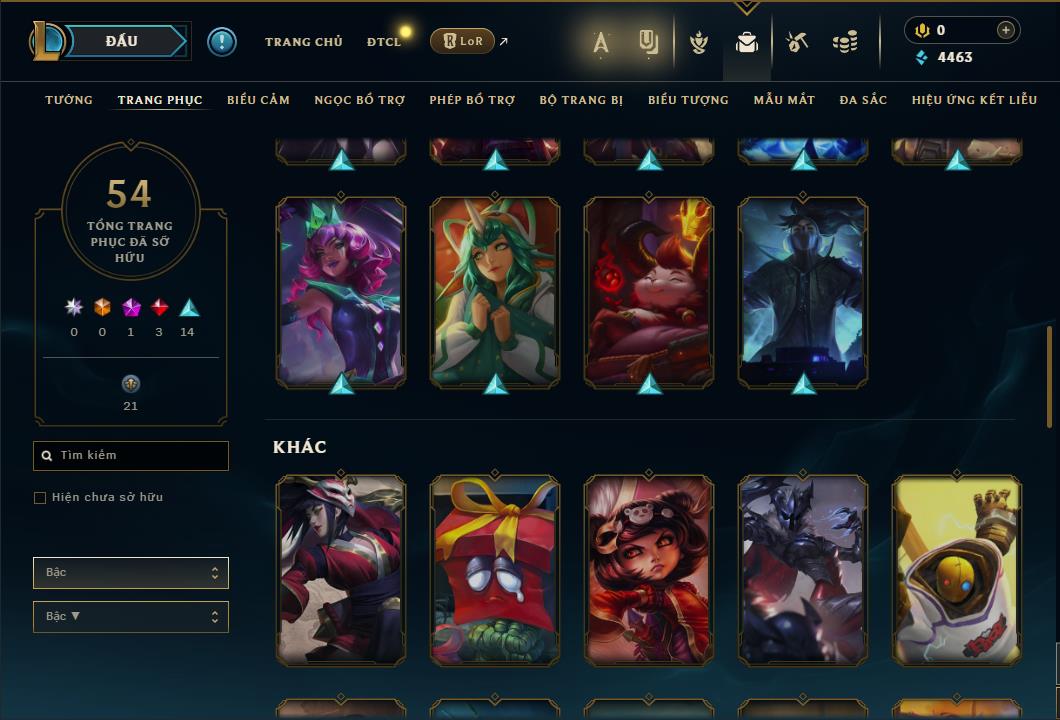Go to the BỘ TRANG BỊ tab
Screen dimensions: 1060x720
pyautogui.click(x=581, y=100)
